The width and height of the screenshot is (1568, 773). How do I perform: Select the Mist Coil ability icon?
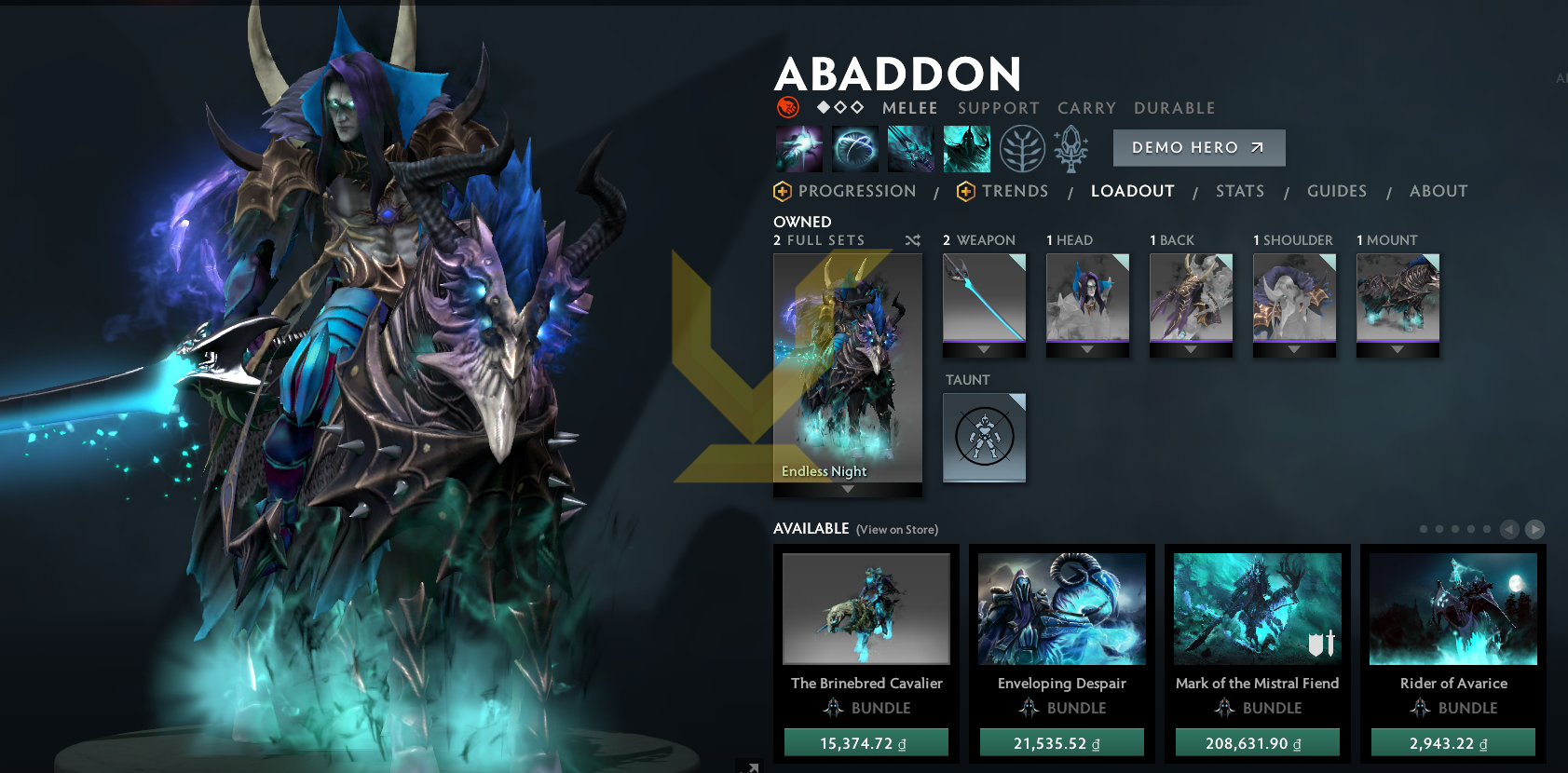798,149
